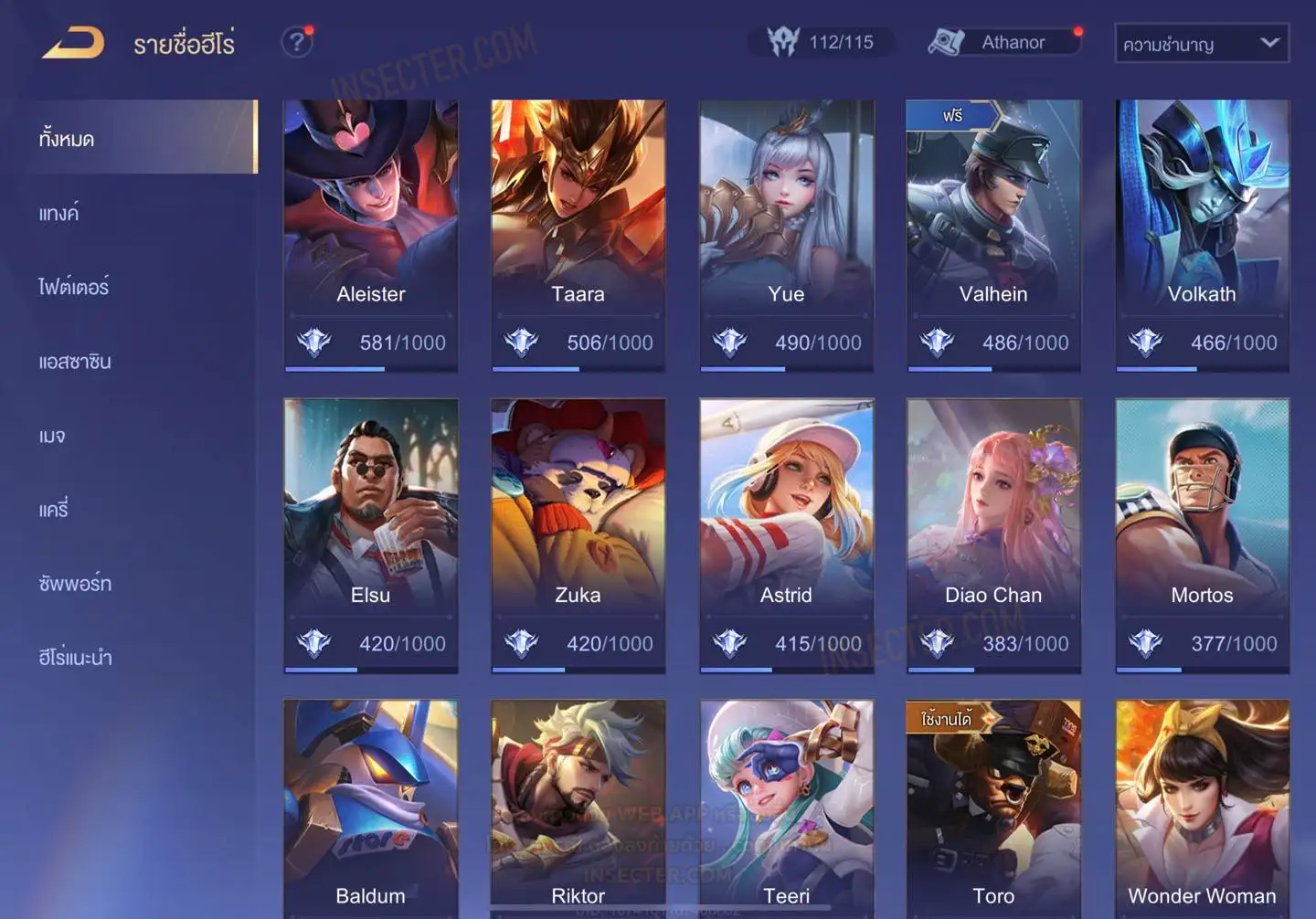Open the Athanor button
1316x919 pixels.
pyautogui.click(x=1005, y=42)
